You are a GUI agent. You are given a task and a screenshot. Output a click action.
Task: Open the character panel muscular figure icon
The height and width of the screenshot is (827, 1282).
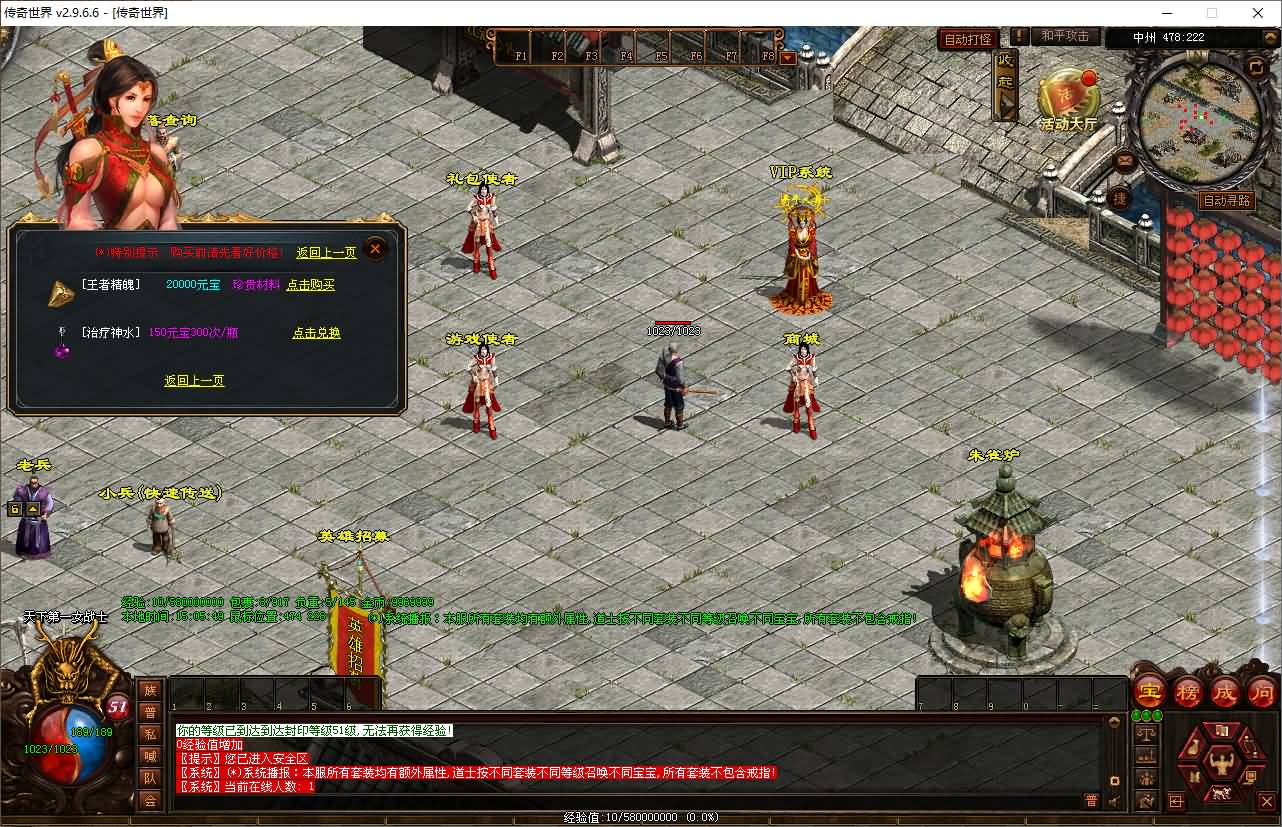[1220, 764]
